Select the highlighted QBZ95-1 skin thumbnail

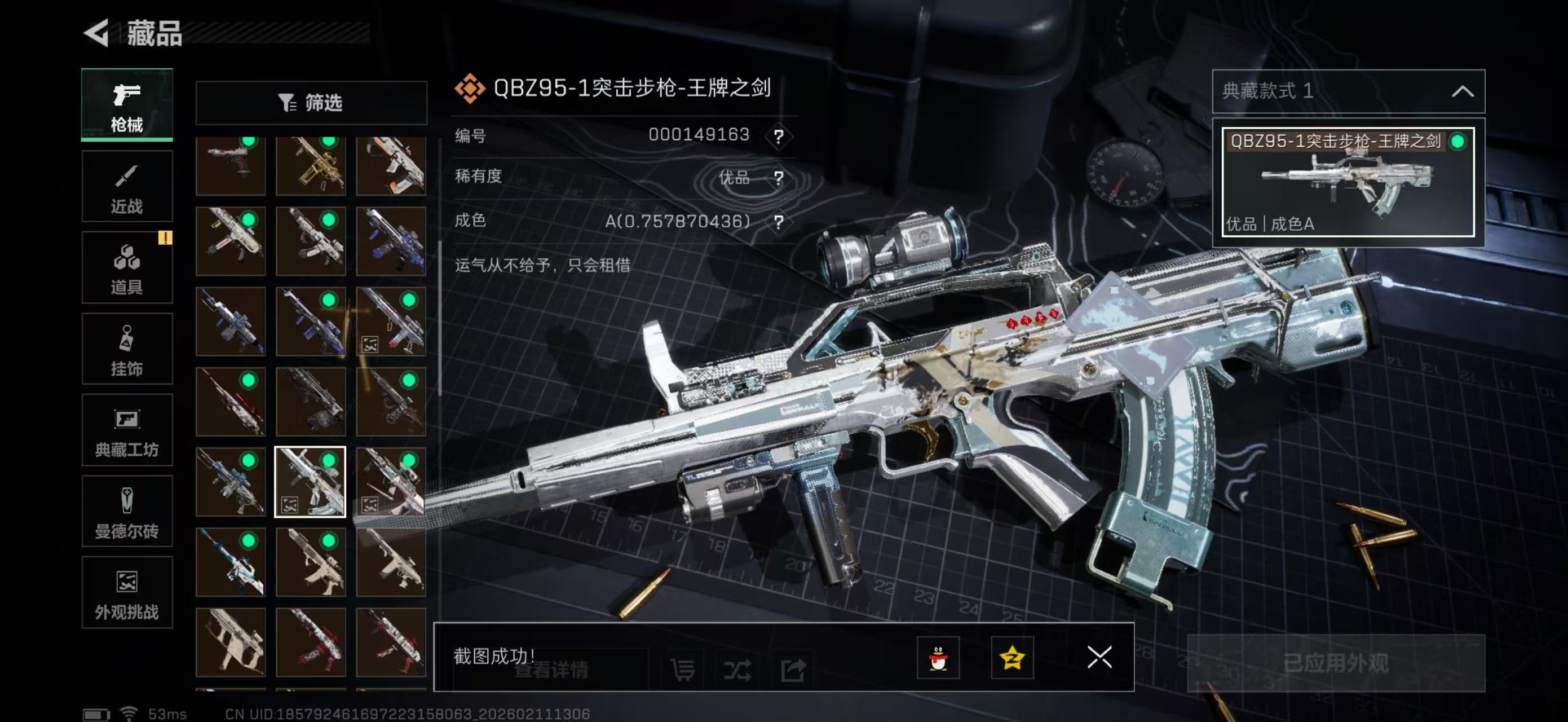tap(311, 481)
